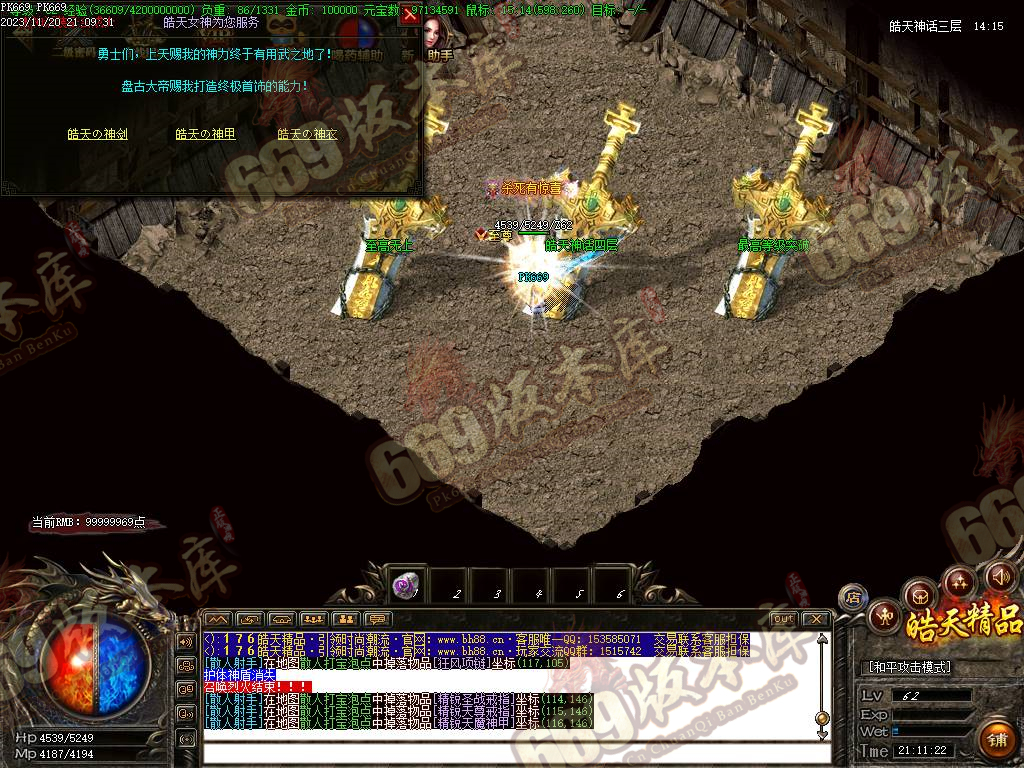Click the first mountain-icon chat tab button
Screen dimensions: 1024x768
click(218, 619)
